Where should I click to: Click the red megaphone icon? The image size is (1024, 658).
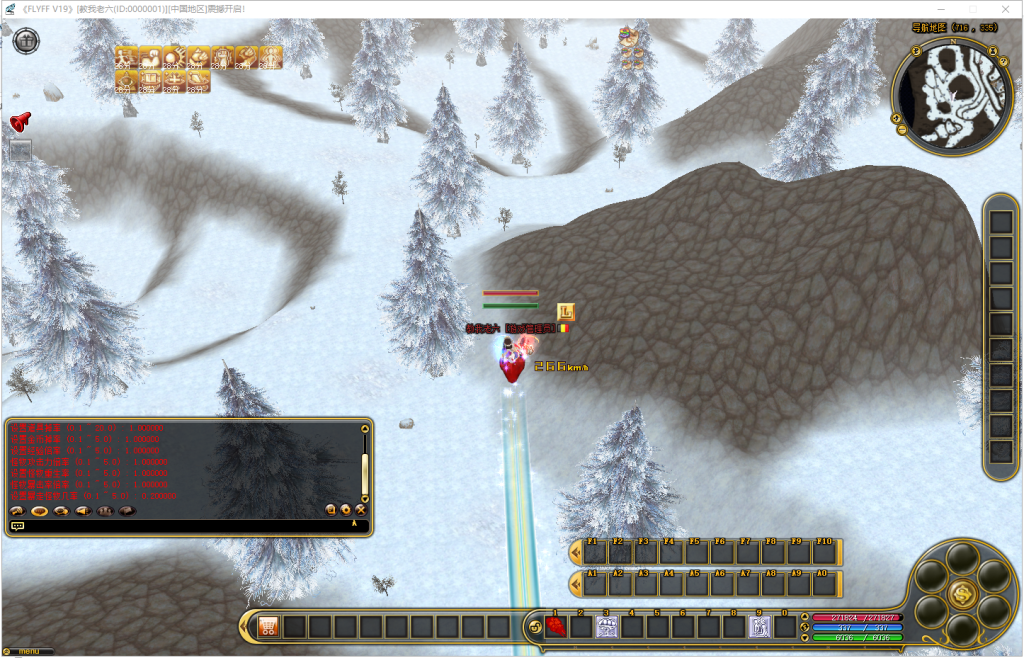20,121
